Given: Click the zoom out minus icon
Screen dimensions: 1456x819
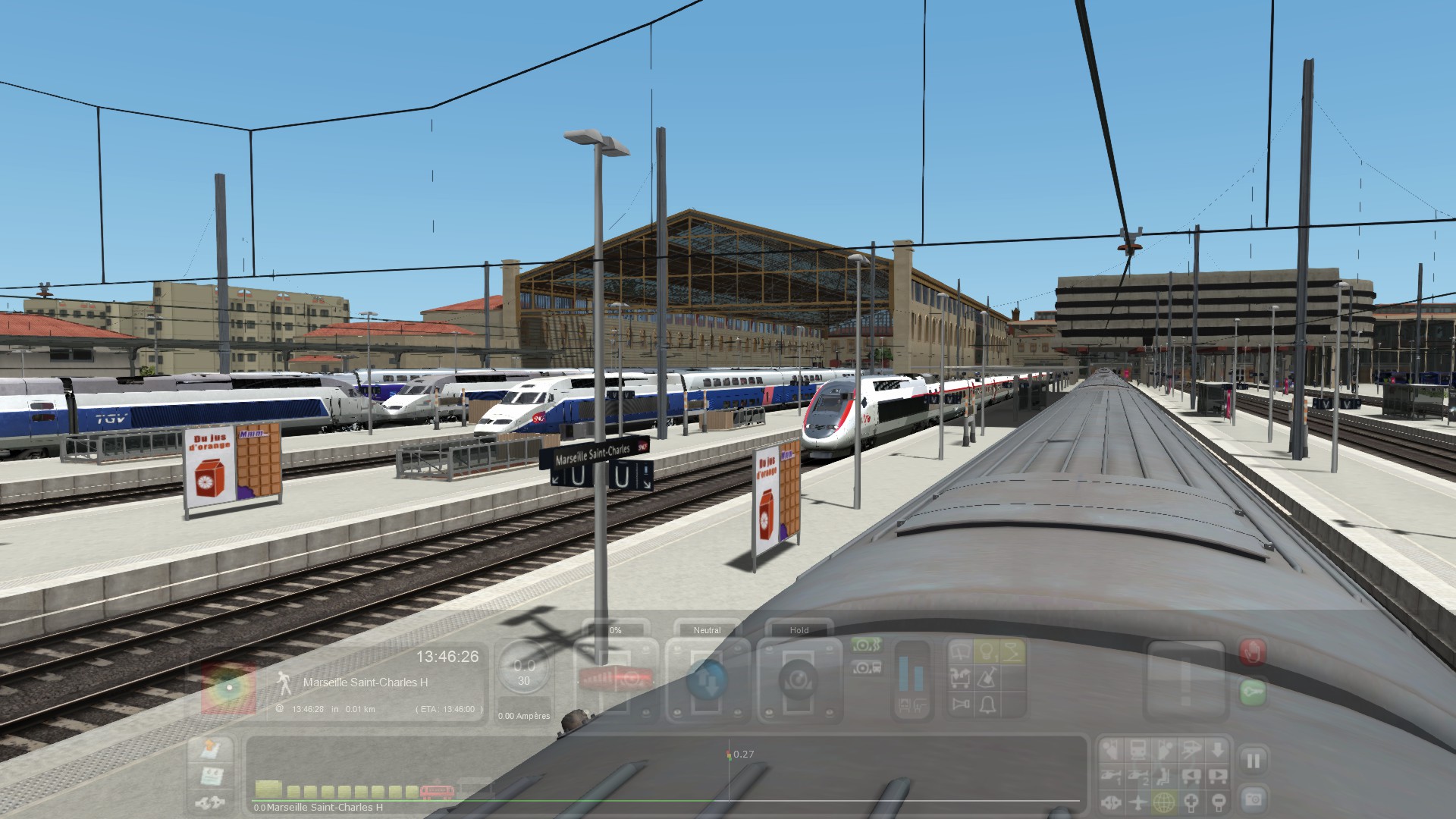Looking at the screenshot, I should pos(1218,802).
